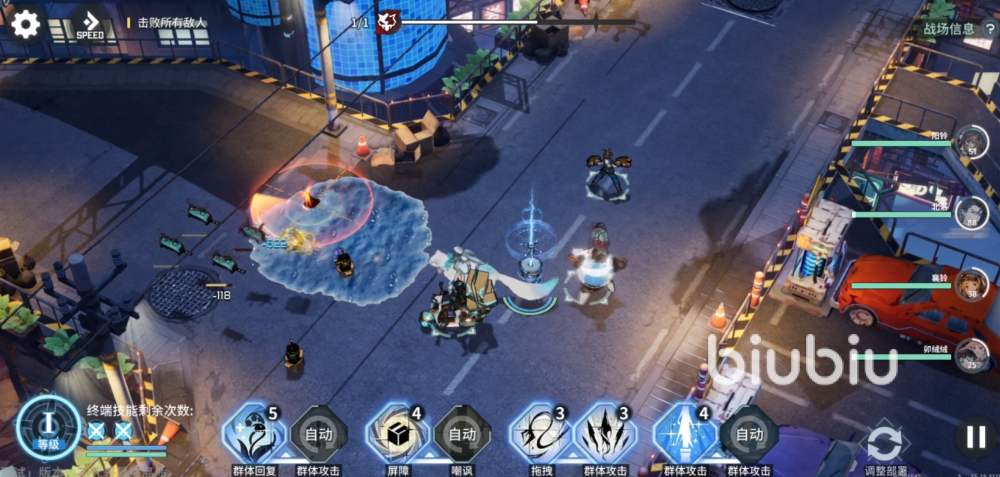Select 阳铃 character portrait
This screenshot has height=477, width=1000.
point(970,143)
